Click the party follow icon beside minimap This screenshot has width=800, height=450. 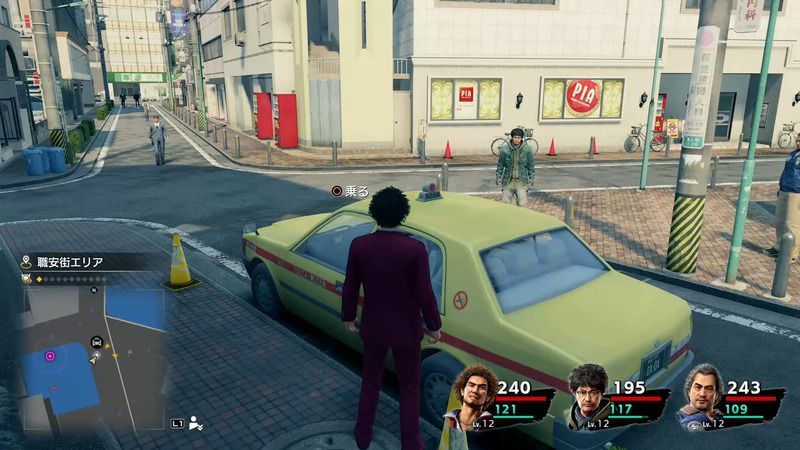click(x=195, y=425)
